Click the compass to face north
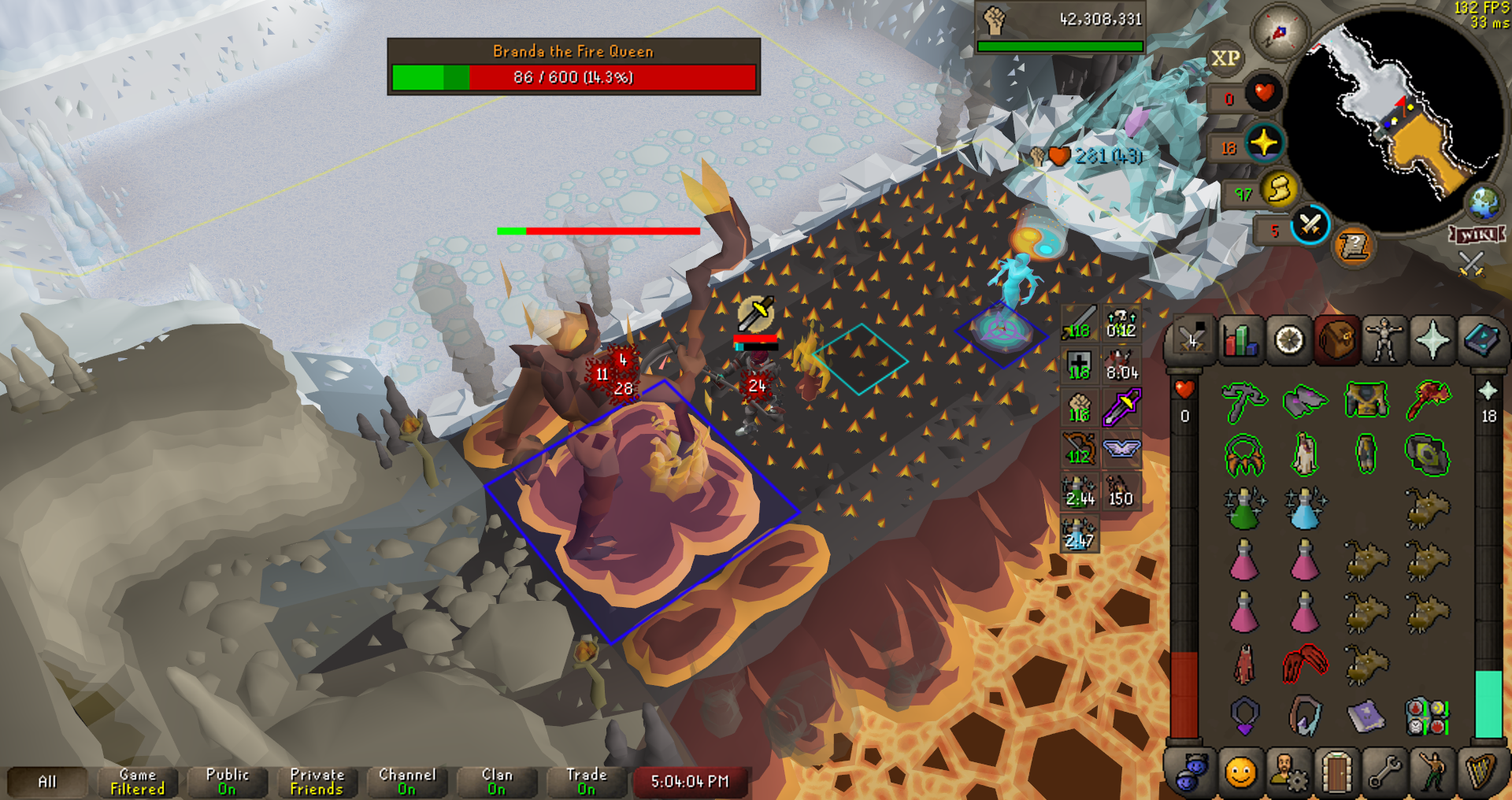Viewport: 1512px width, 800px height. pos(1280,33)
